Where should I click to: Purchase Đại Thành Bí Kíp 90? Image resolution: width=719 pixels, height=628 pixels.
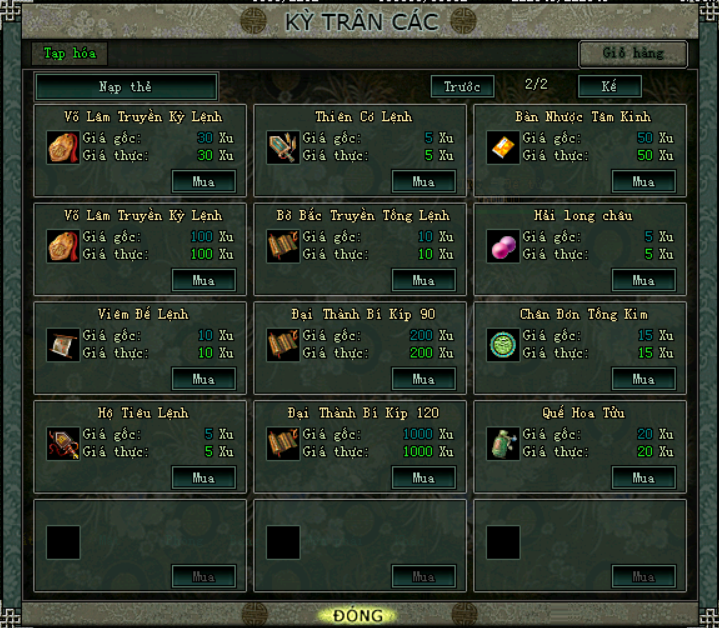tap(424, 380)
